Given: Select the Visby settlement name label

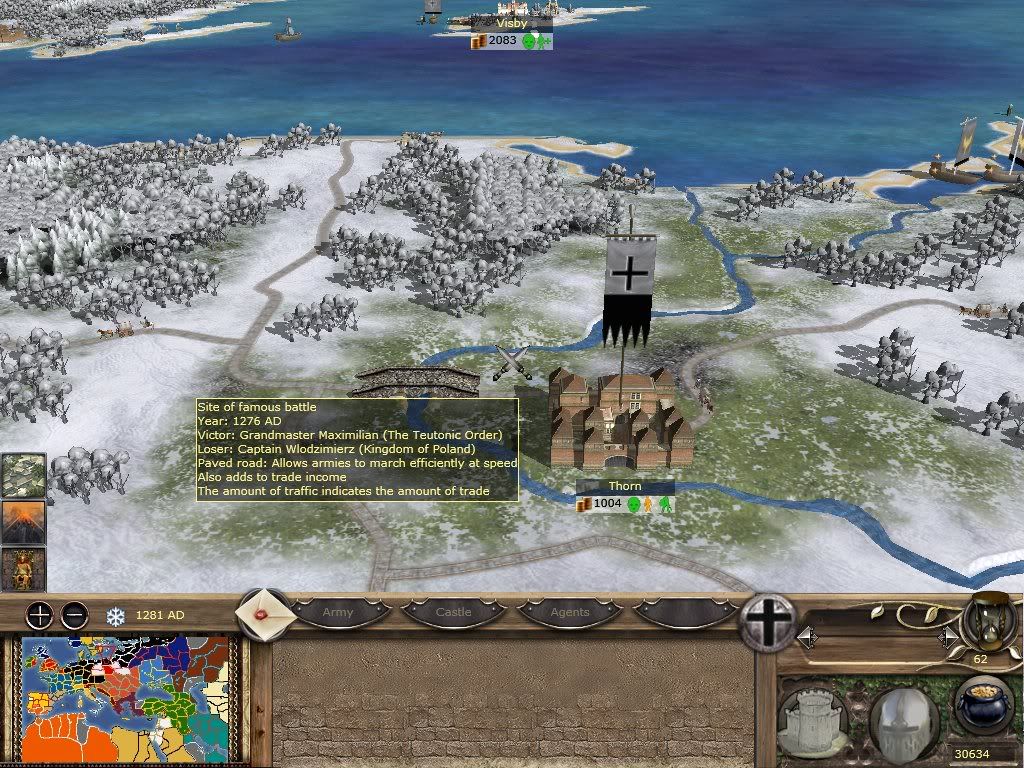Looking at the screenshot, I should coord(512,23).
